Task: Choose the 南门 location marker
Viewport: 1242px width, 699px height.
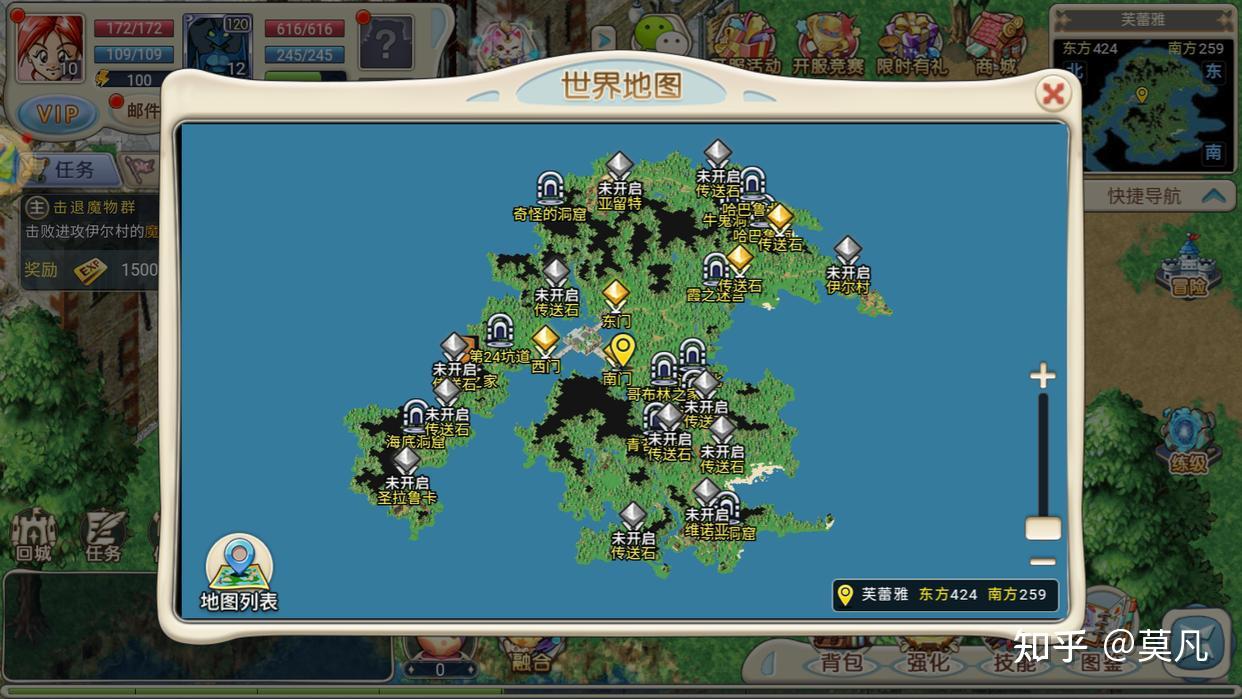Action: tap(621, 353)
